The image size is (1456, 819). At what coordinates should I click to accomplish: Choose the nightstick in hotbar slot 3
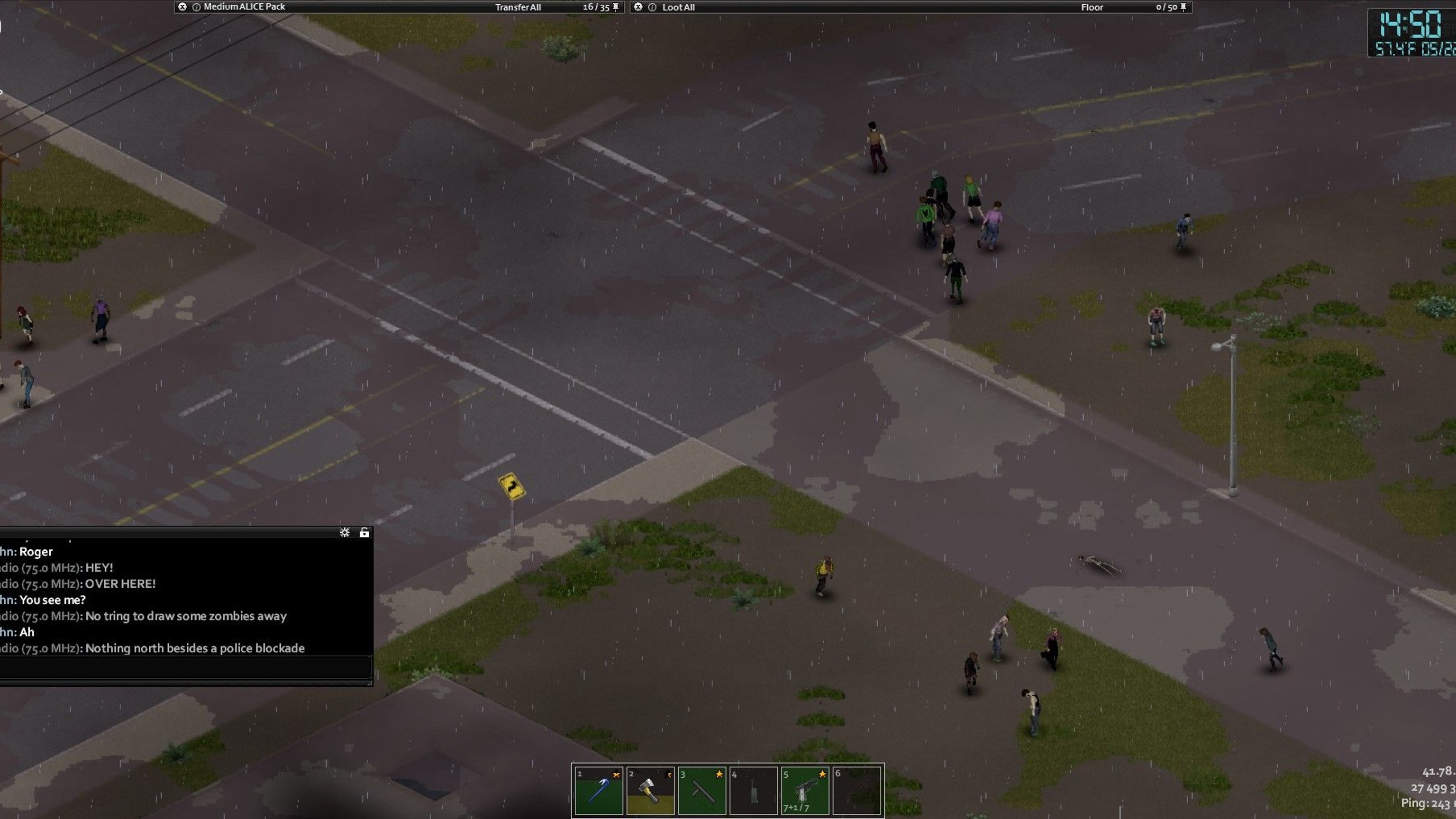(x=701, y=790)
